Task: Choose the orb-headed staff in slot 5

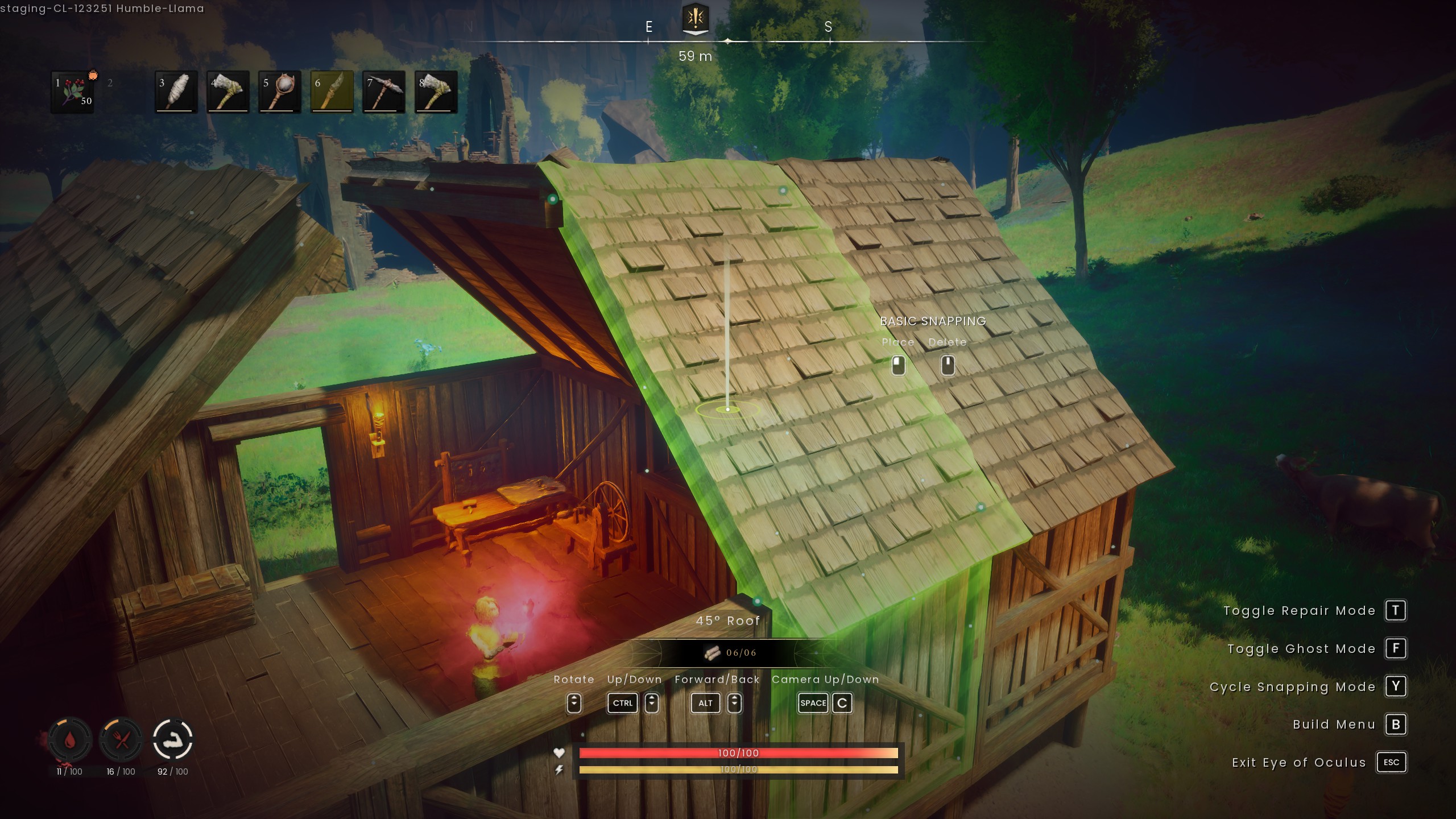Action: click(x=280, y=92)
